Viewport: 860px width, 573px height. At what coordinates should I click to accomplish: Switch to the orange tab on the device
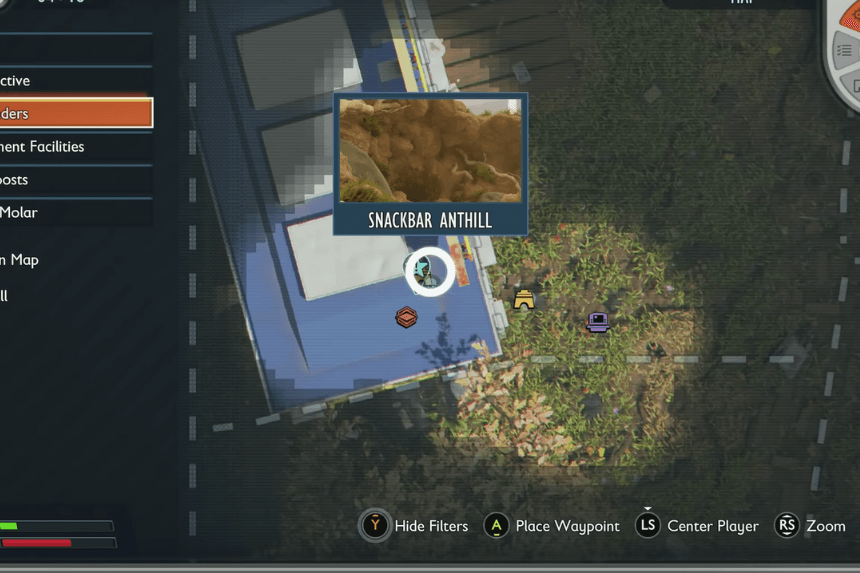[850, 8]
